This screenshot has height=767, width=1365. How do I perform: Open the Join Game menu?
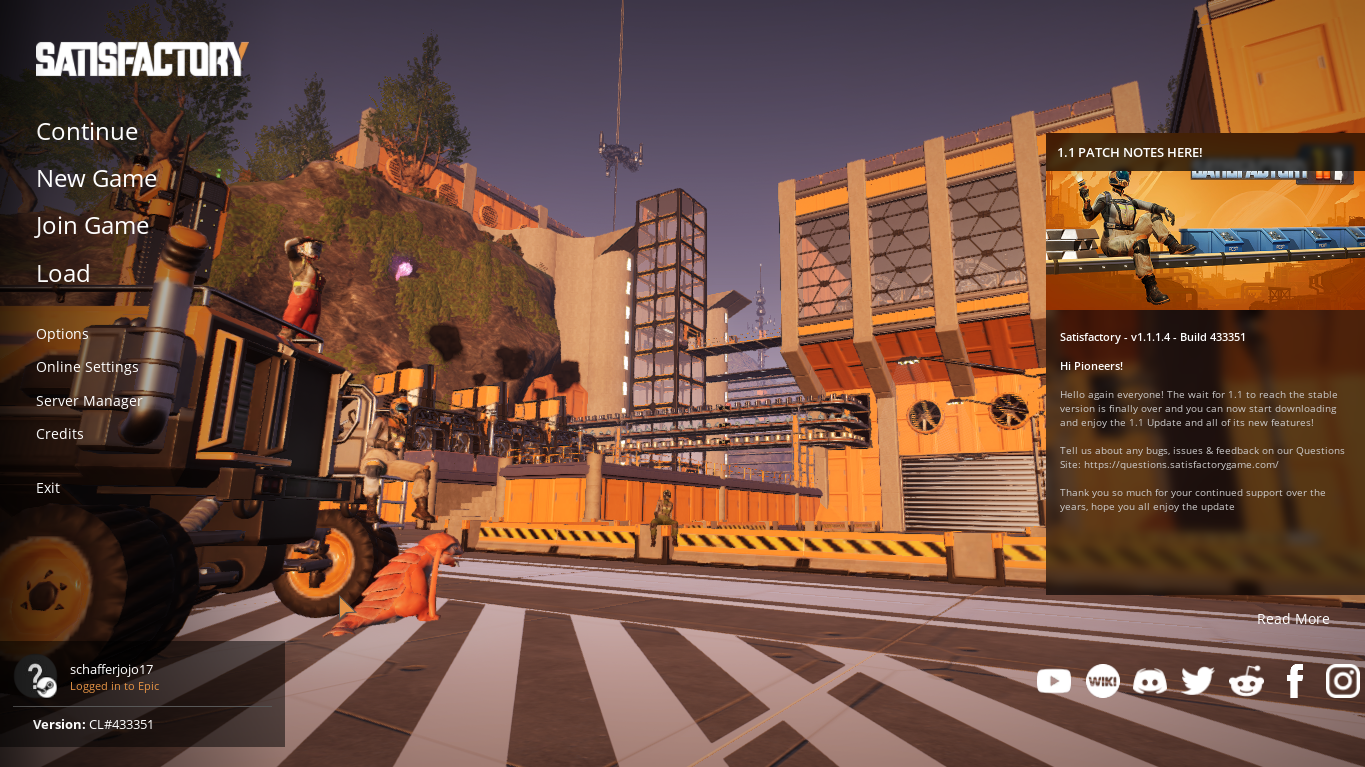point(92,226)
